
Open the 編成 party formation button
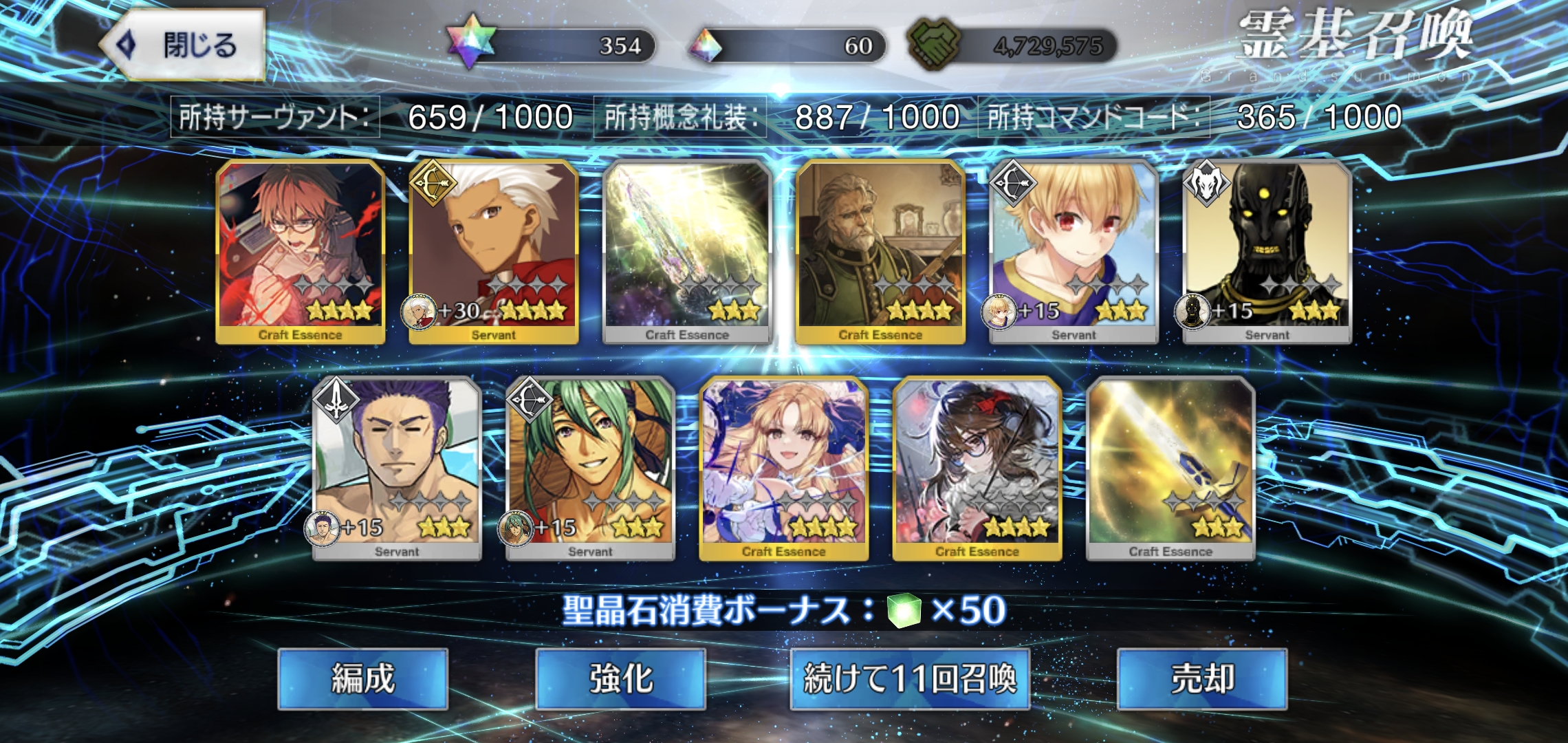click(x=362, y=679)
